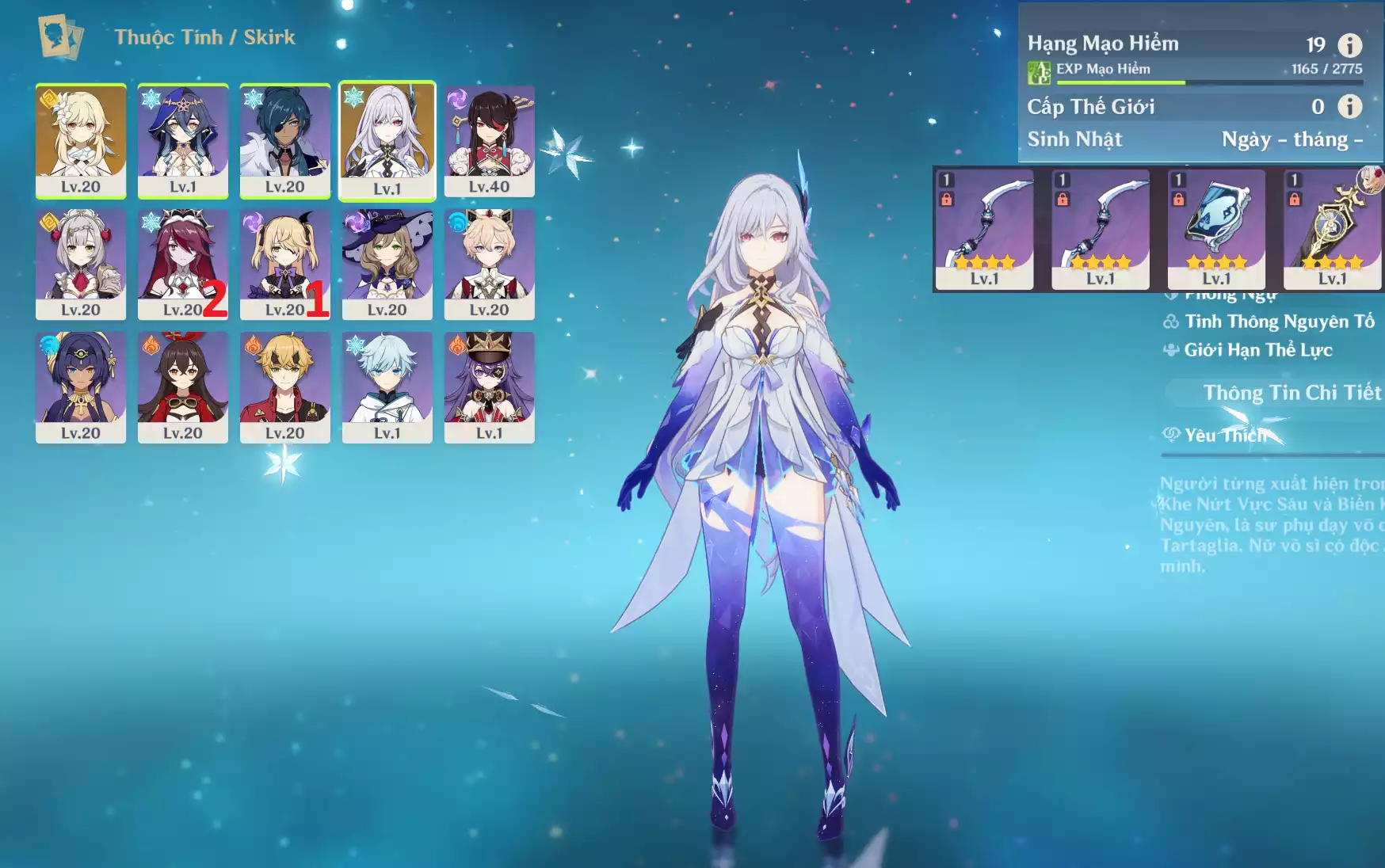Image resolution: width=1385 pixels, height=868 pixels.
Task: Open the Thông Tin Chi Tiết details
Action: [1292, 393]
